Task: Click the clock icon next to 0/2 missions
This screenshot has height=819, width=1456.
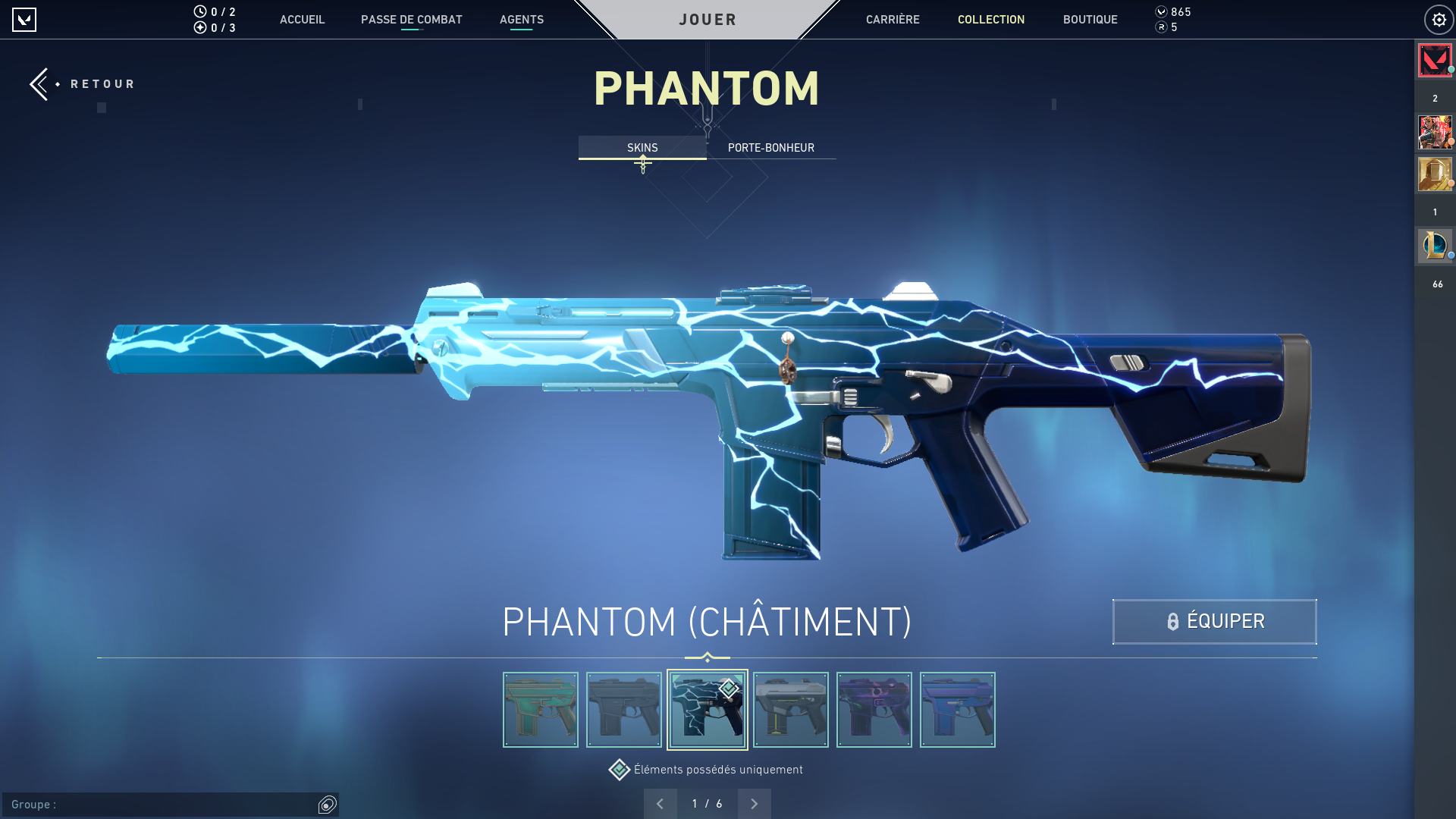Action: coord(199,11)
